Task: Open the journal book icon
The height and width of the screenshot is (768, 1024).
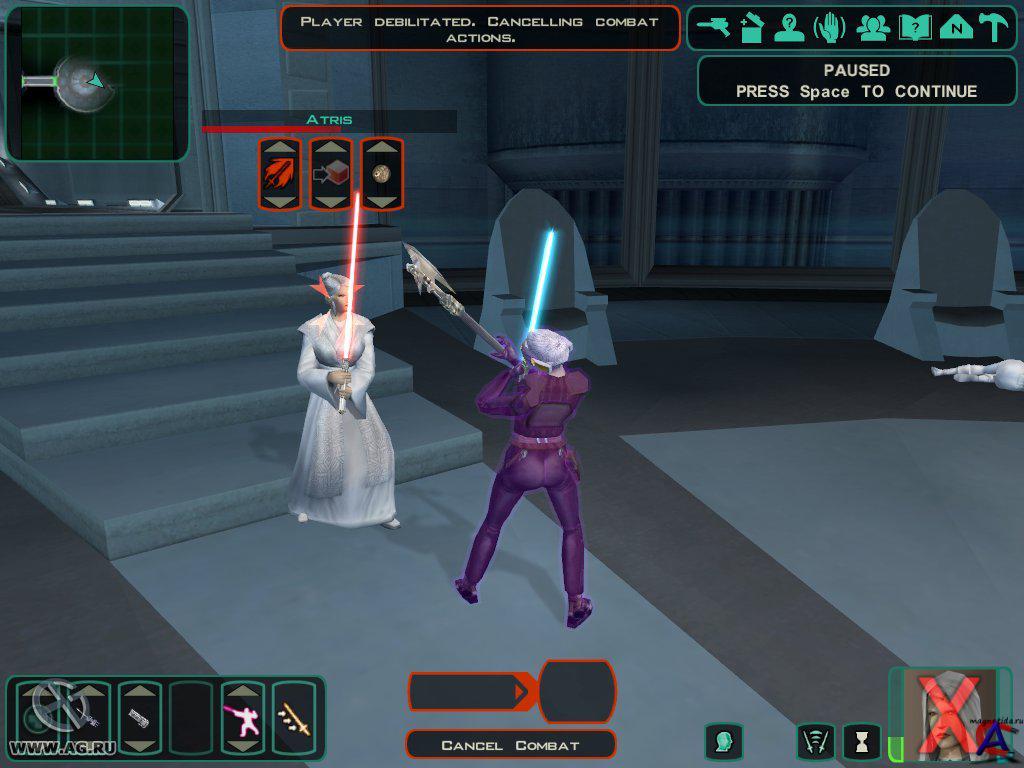Action: [x=915, y=28]
